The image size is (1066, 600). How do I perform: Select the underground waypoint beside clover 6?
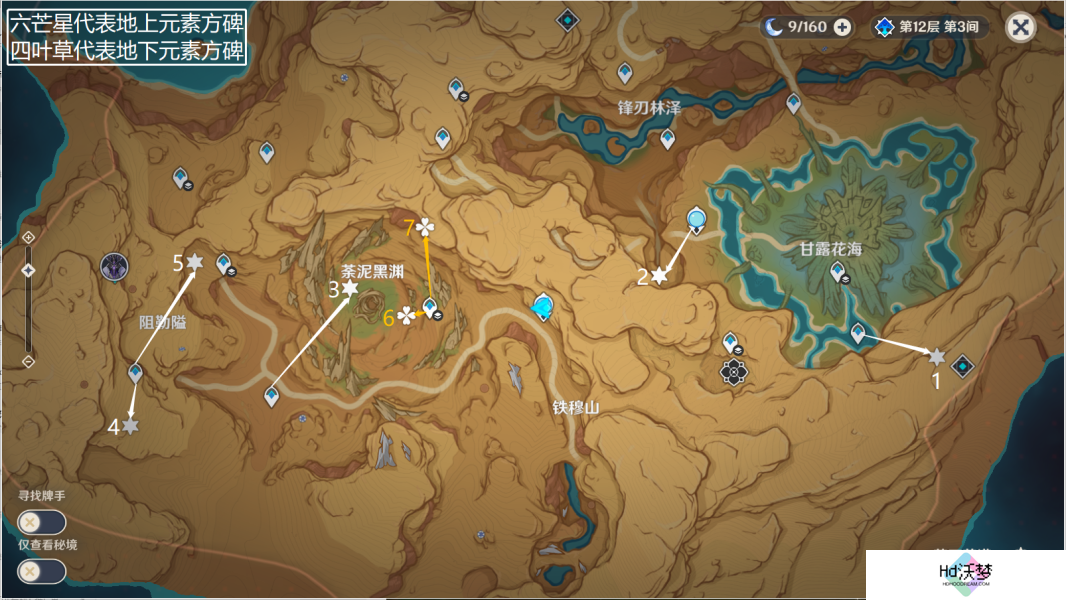pos(430,307)
